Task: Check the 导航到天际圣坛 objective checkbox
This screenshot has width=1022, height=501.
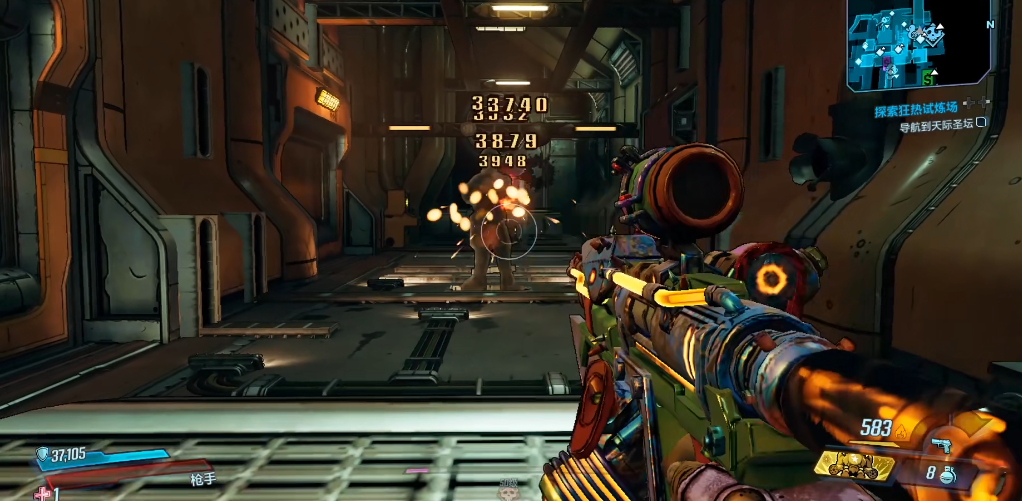Action: click(981, 123)
